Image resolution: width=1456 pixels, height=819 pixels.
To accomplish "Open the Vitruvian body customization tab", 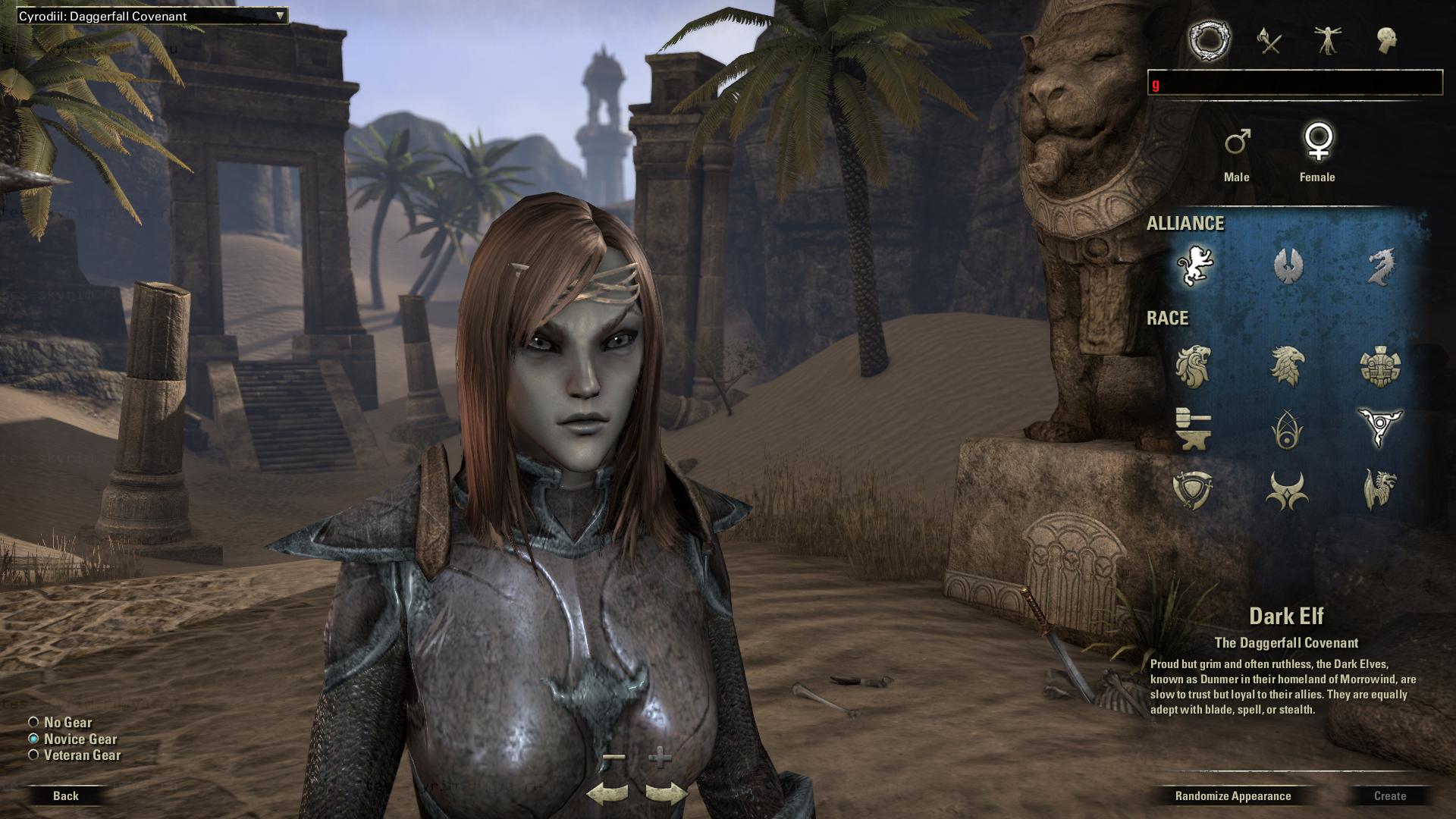I will tap(1328, 40).
